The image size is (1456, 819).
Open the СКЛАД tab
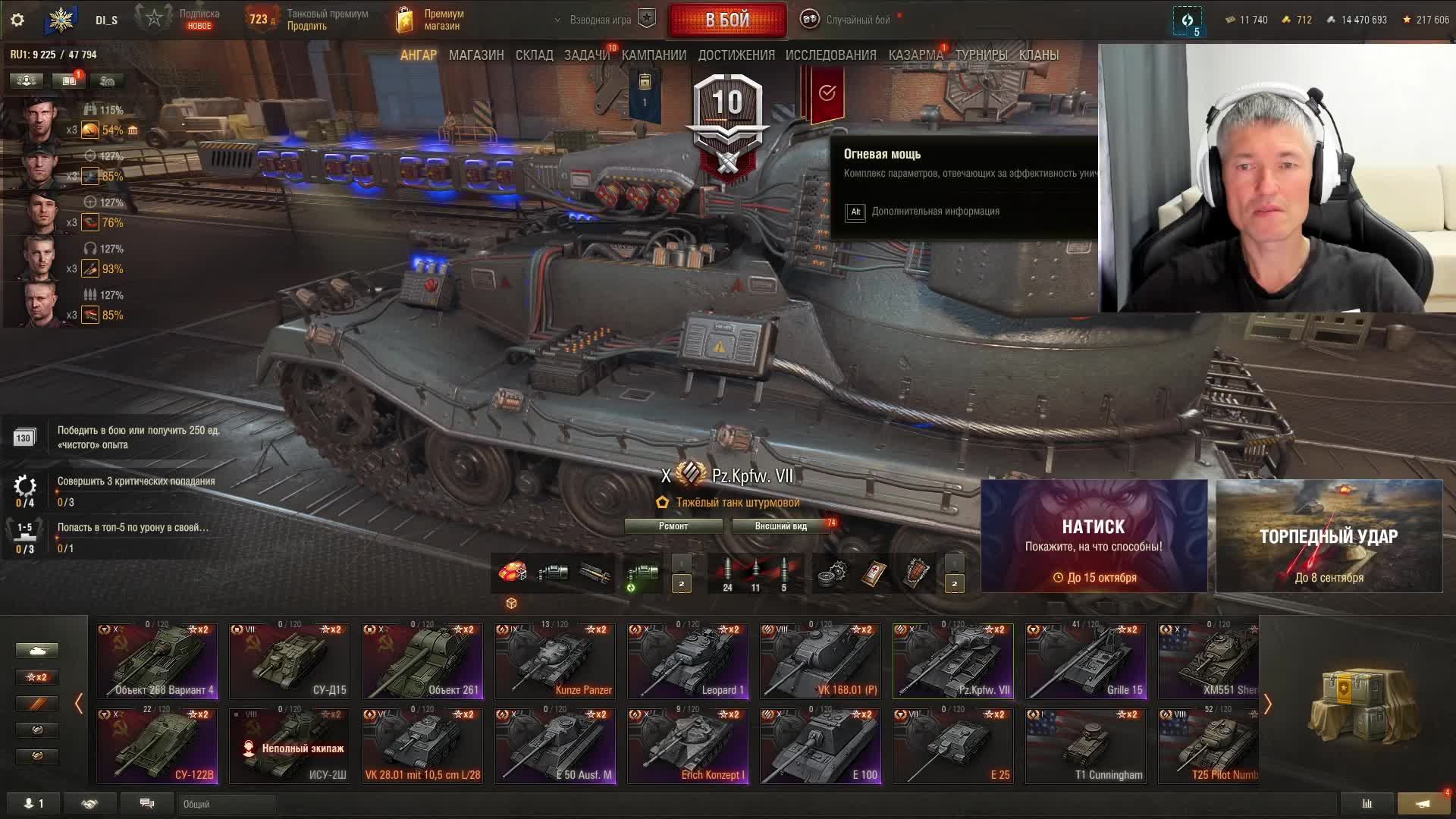pyautogui.click(x=534, y=55)
